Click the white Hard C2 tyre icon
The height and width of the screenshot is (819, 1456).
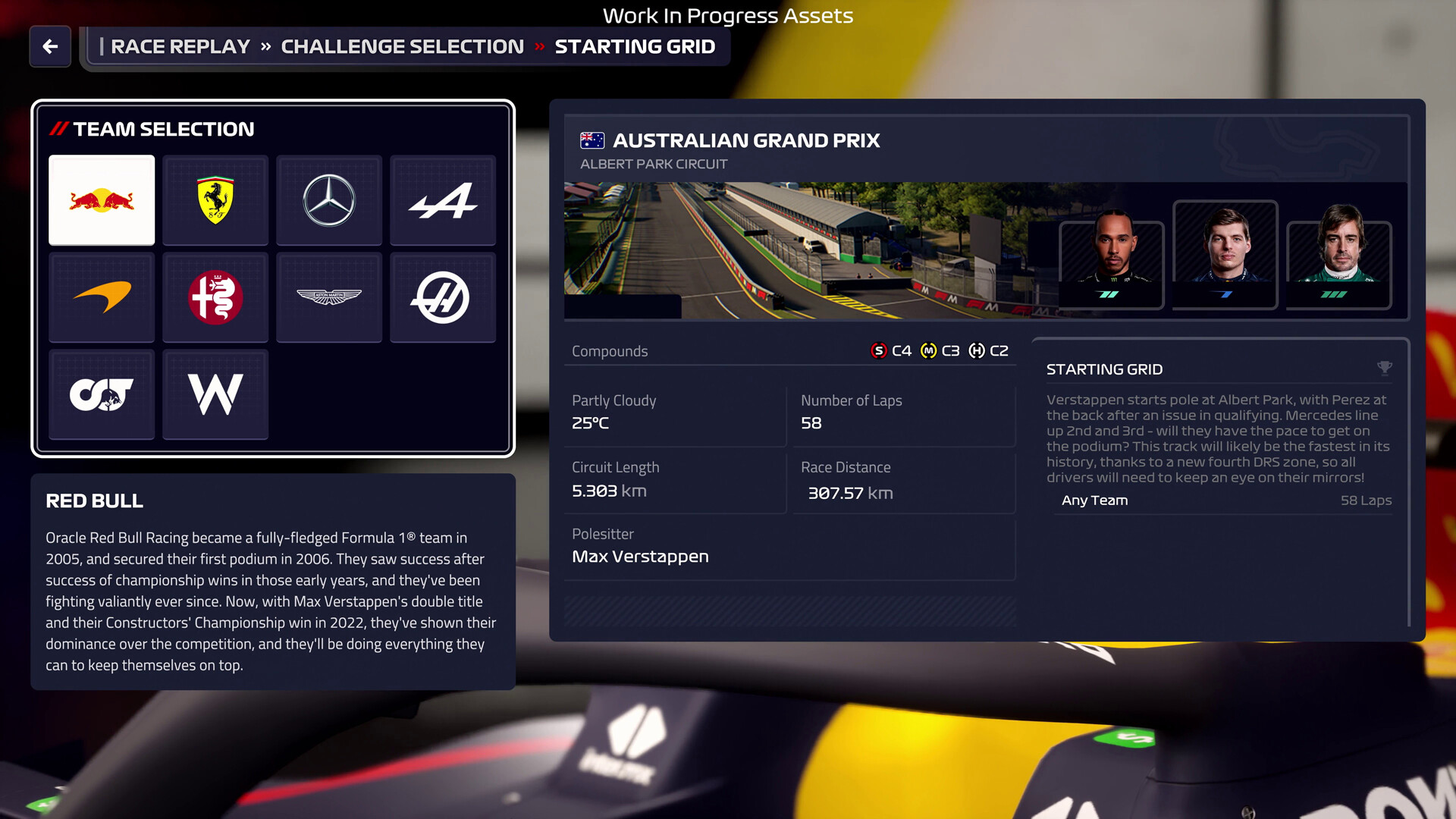point(978,350)
